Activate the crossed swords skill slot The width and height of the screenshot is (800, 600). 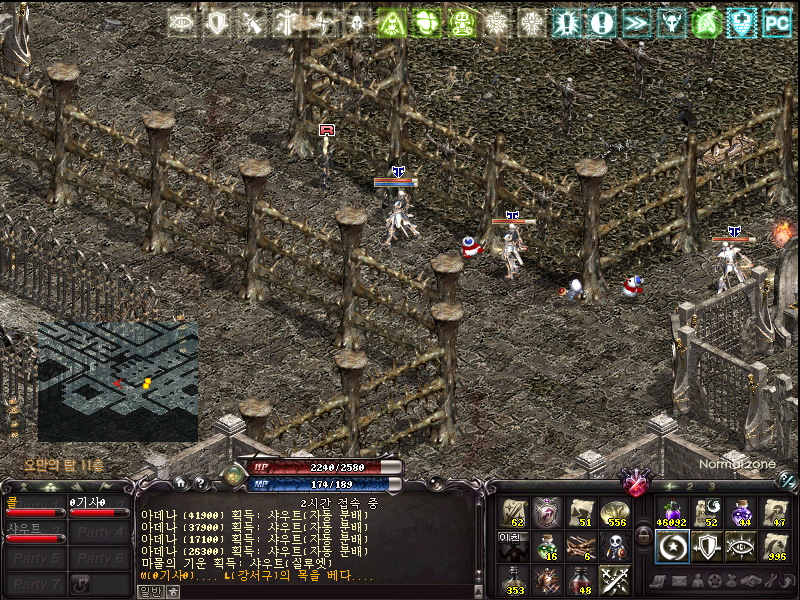coord(614,579)
